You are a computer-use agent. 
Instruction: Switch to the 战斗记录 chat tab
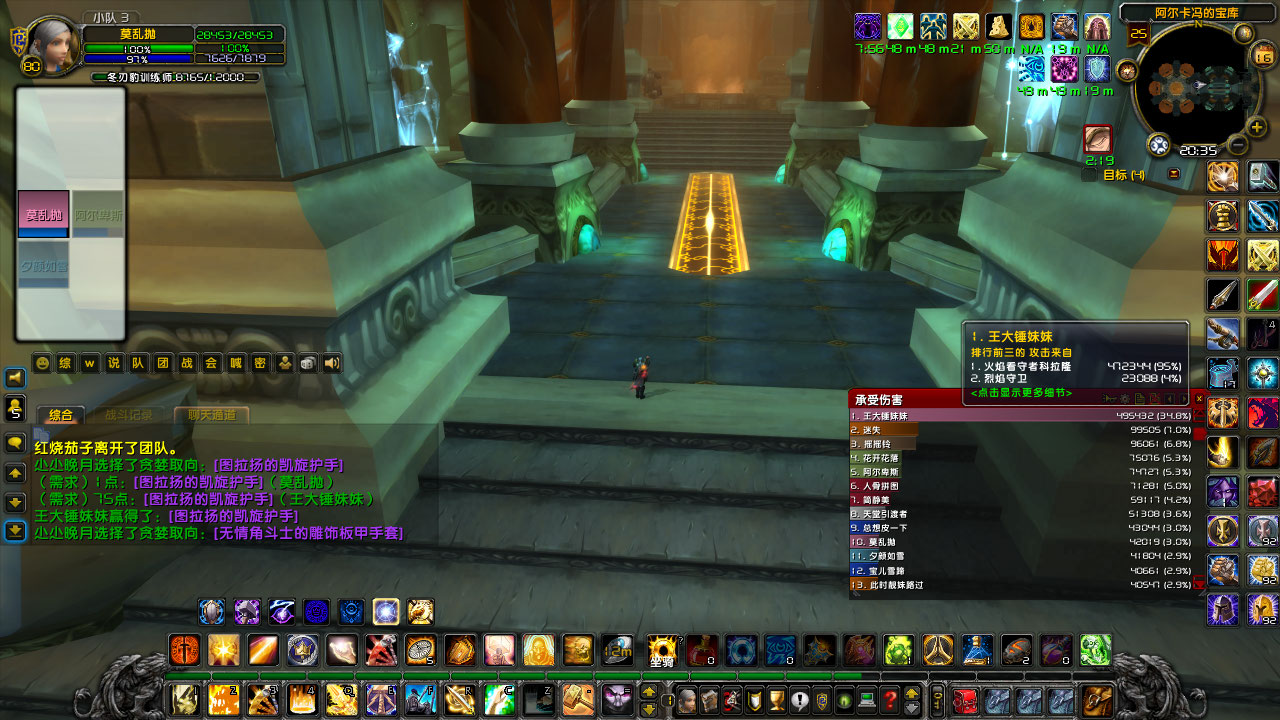[x=129, y=414]
